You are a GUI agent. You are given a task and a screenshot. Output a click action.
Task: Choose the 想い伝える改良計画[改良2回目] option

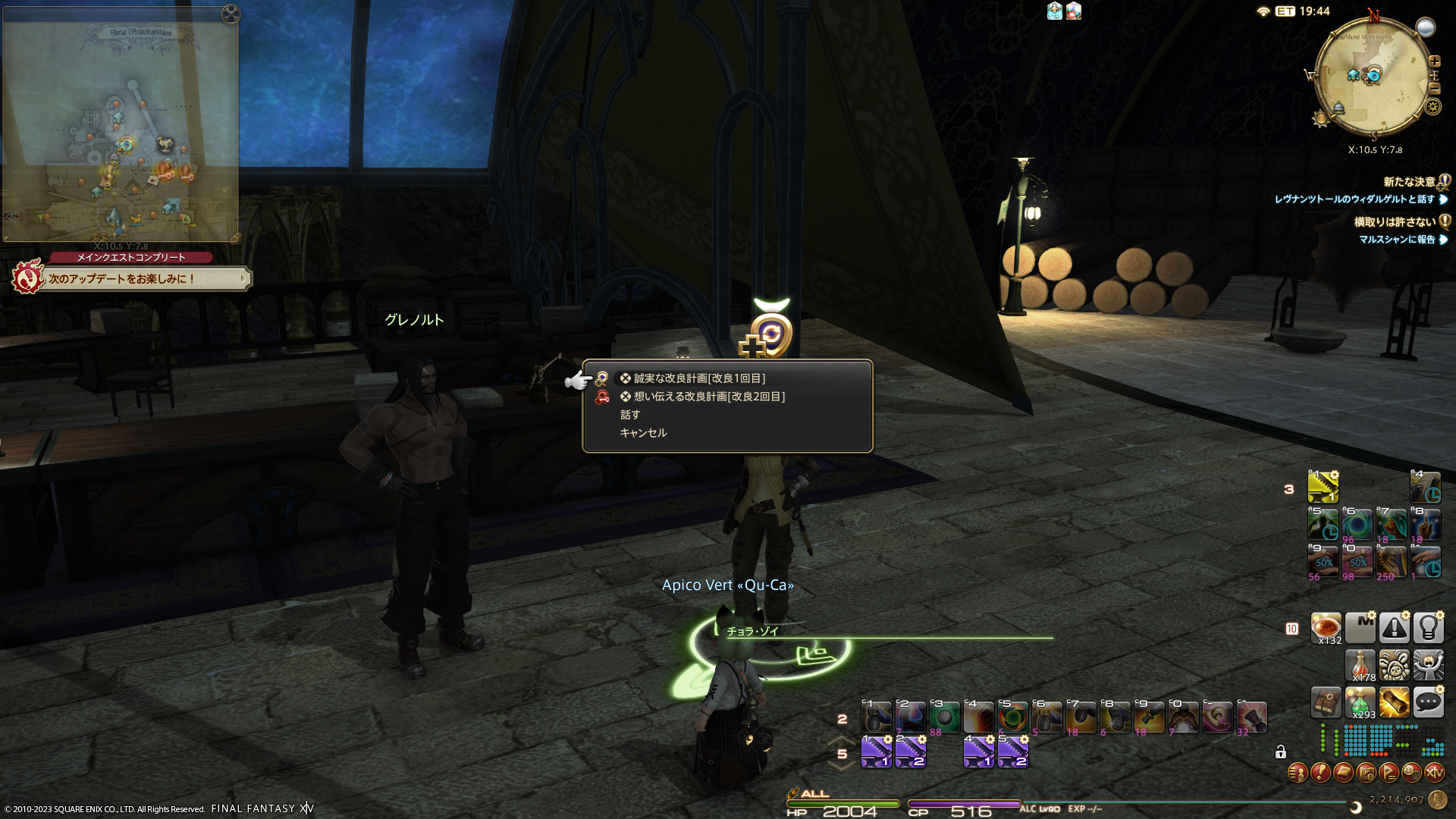click(709, 397)
